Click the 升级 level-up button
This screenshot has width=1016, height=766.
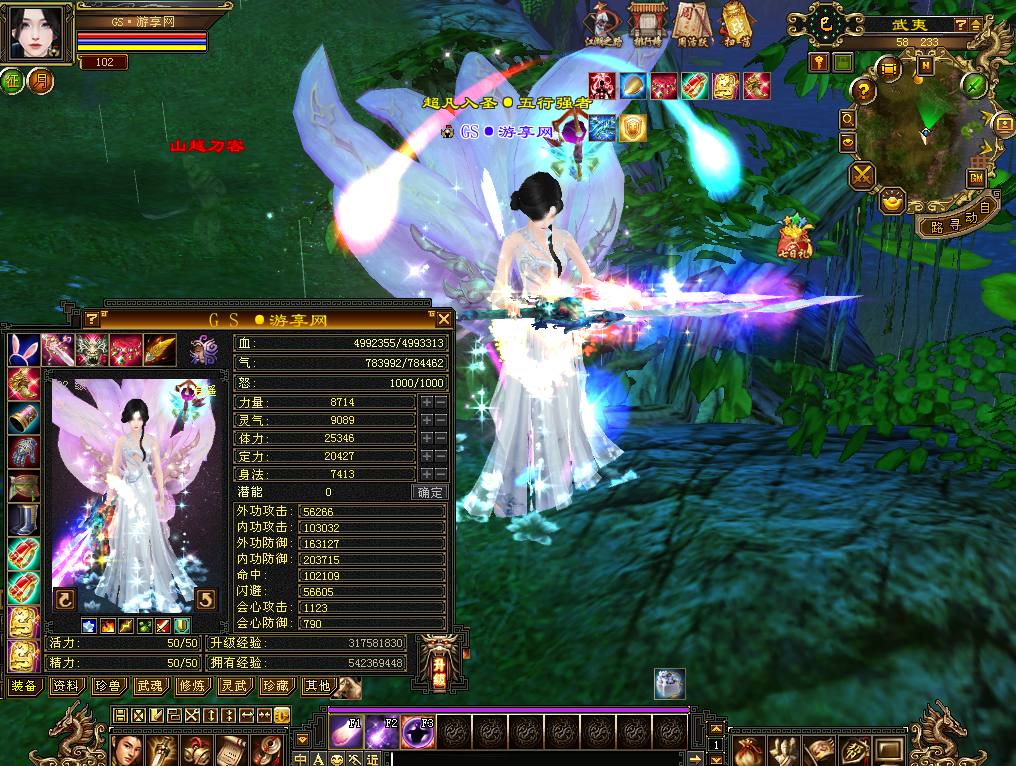click(x=438, y=664)
